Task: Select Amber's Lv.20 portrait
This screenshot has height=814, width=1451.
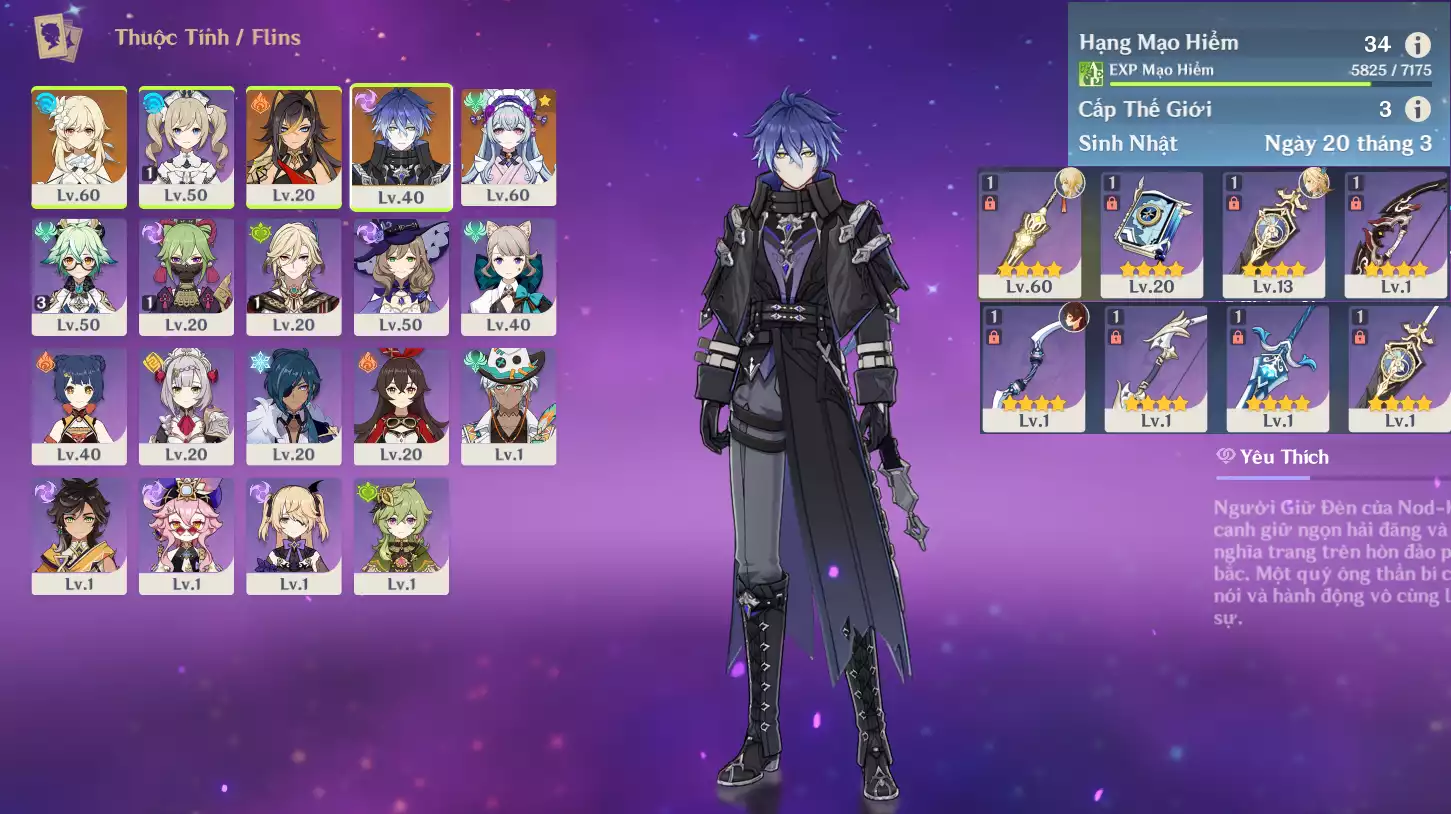Action: [401, 405]
